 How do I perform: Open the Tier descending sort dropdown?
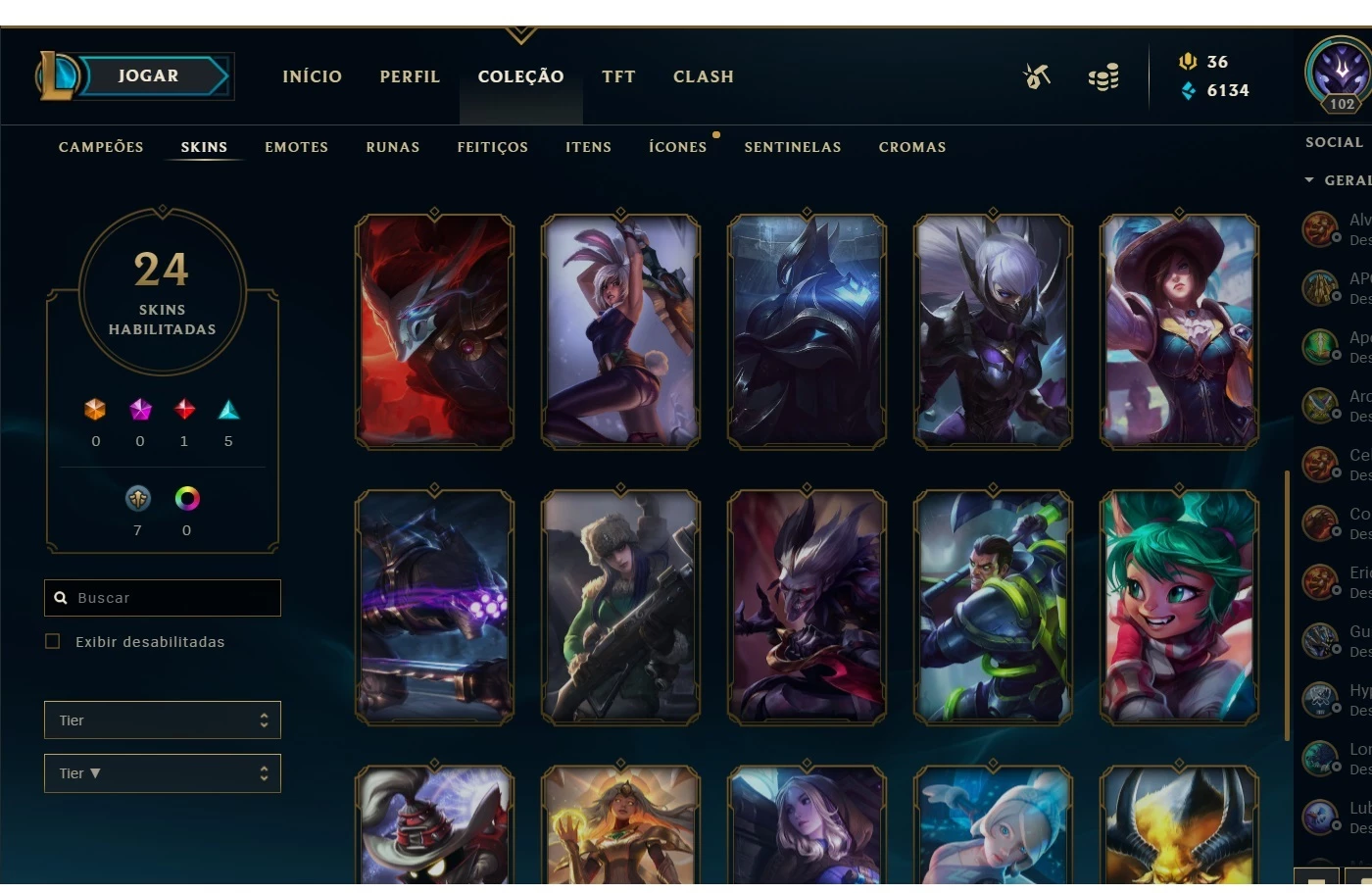(x=162, y=773)
